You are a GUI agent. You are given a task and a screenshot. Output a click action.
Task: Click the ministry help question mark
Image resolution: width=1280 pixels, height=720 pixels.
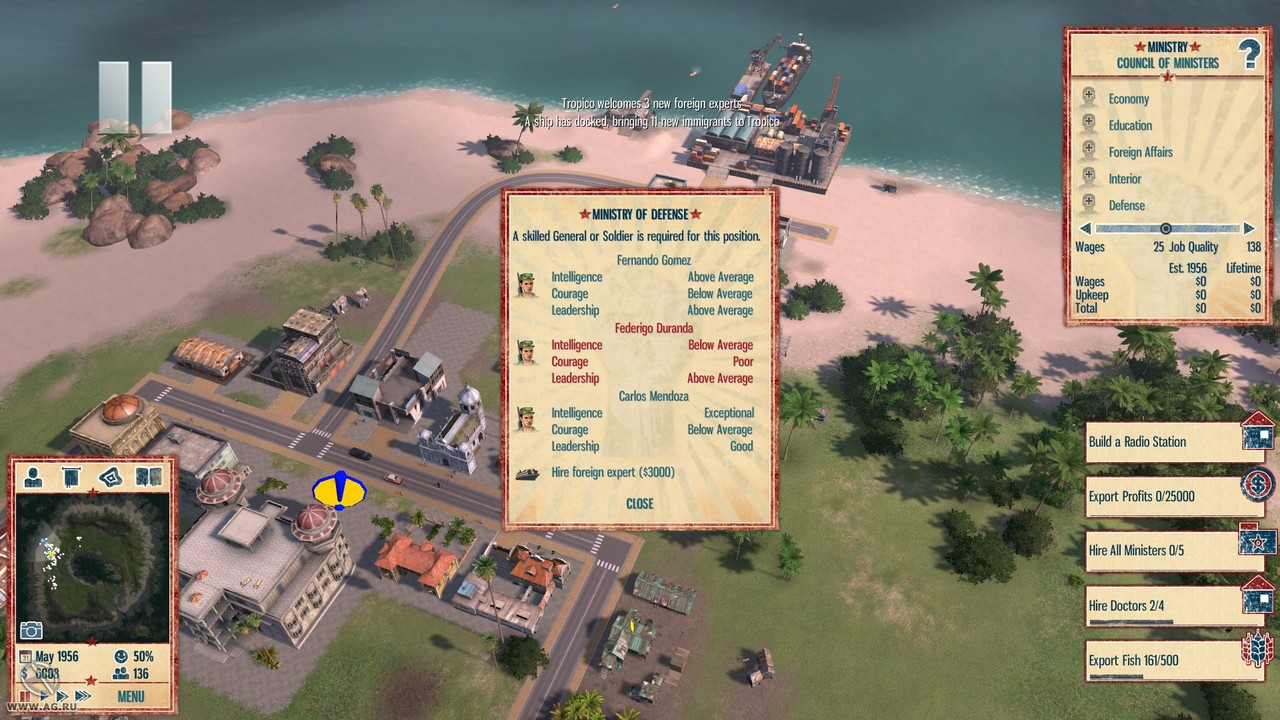pos(1249,56)
